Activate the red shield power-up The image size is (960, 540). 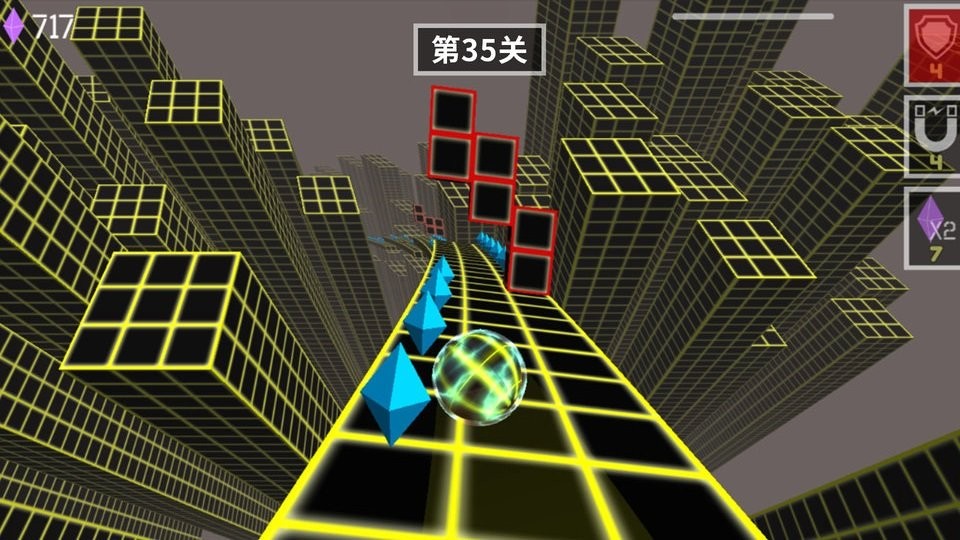(932, 45)
